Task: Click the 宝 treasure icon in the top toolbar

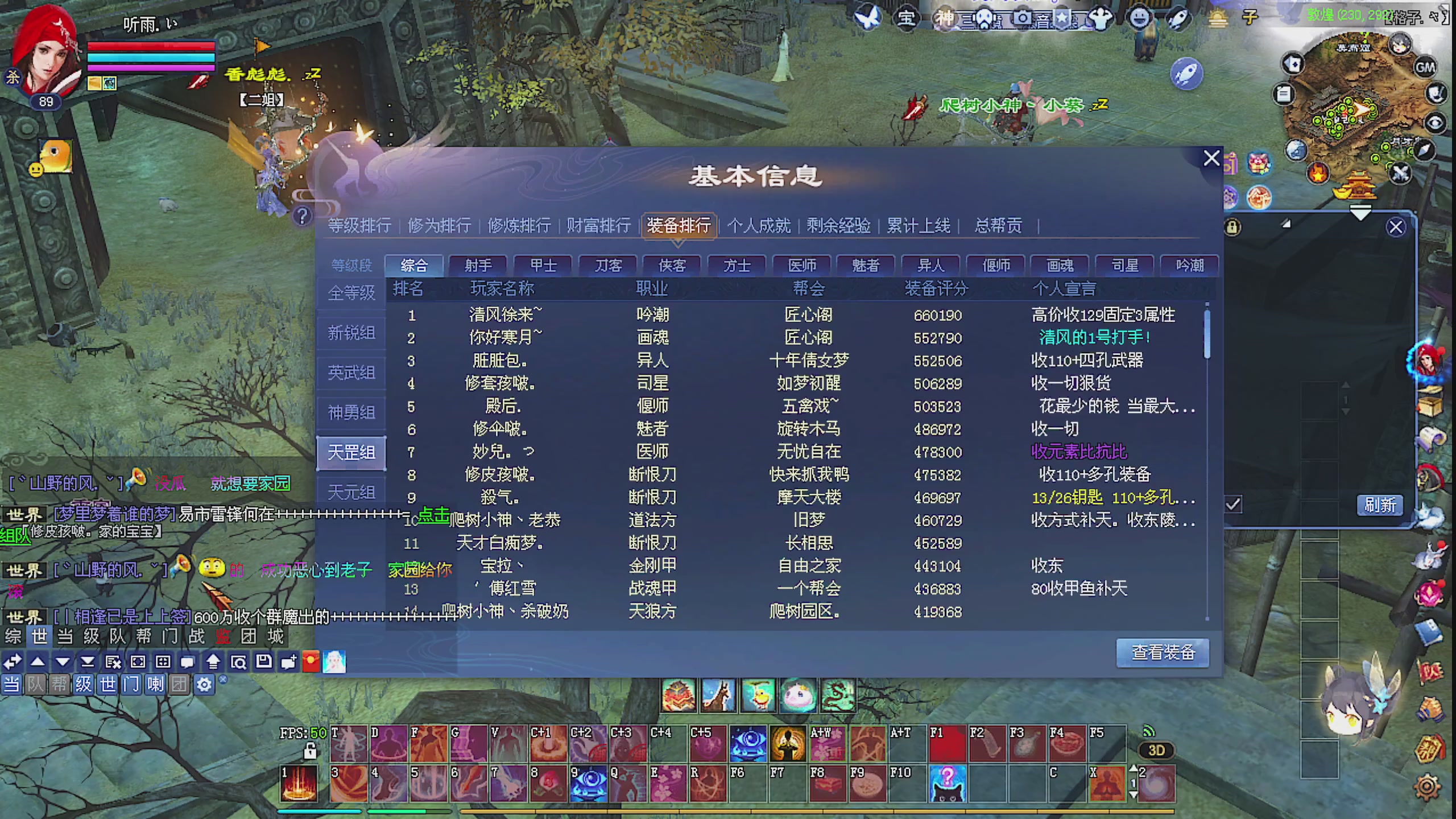Action: coord(905,18)
